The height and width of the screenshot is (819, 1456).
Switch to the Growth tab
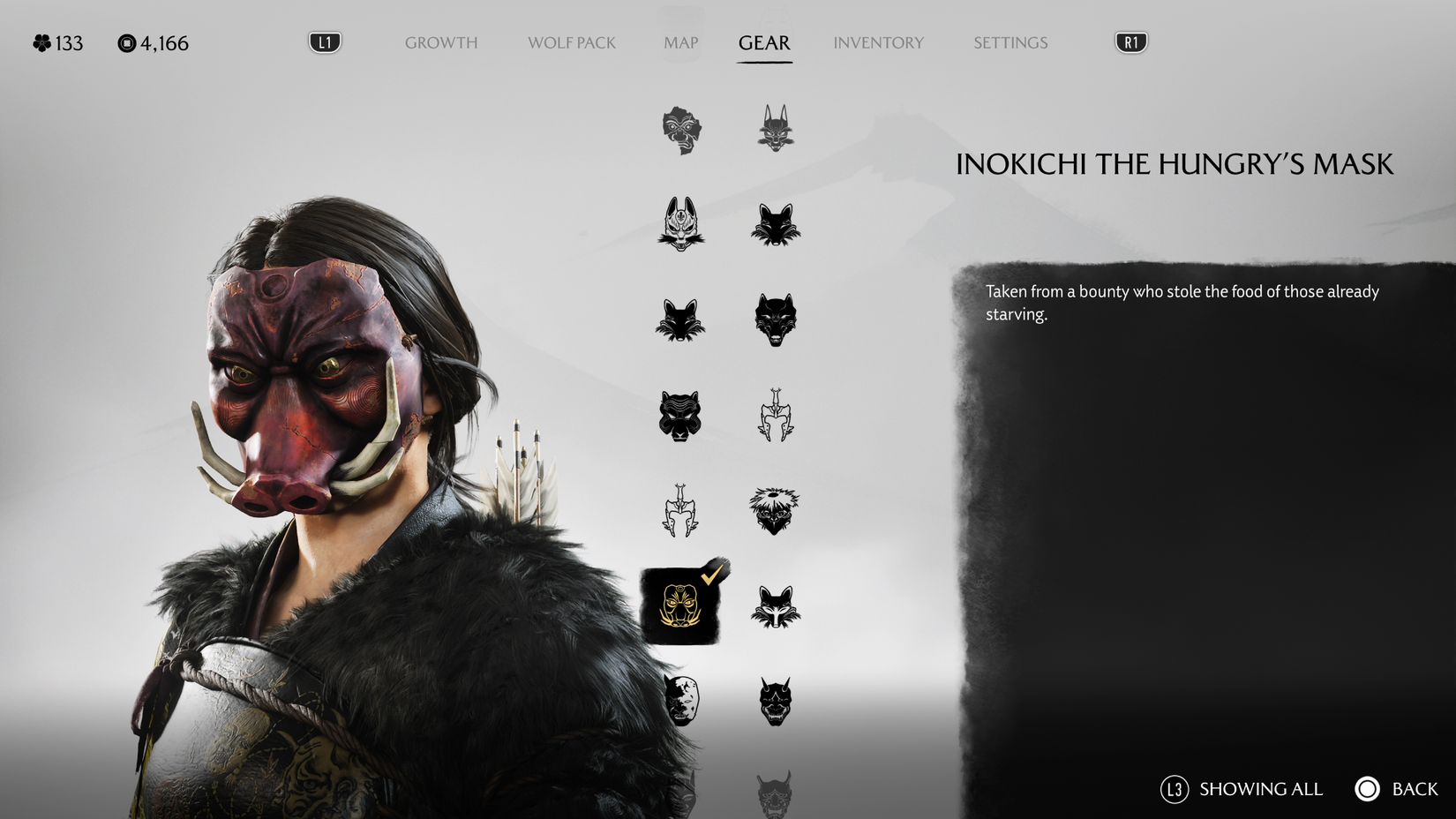pos(440,42)
